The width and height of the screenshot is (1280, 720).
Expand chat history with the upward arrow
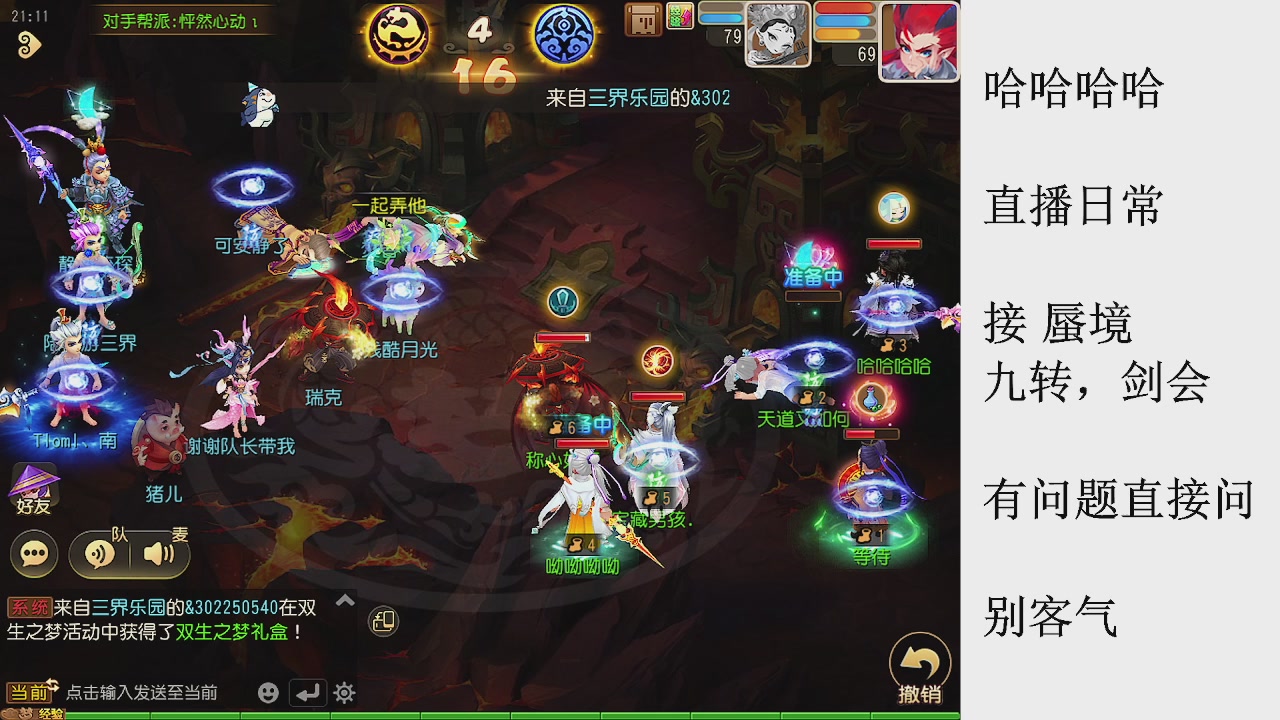pyautogui.click(x=343, y=597)
